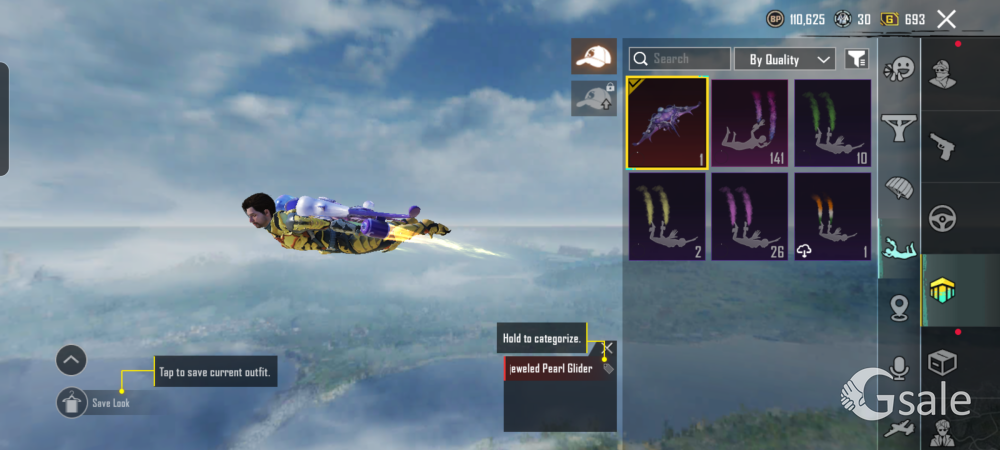Screen dimensions: 1000x450
Task: Select the pink trail with count 141
Action: 749,123
